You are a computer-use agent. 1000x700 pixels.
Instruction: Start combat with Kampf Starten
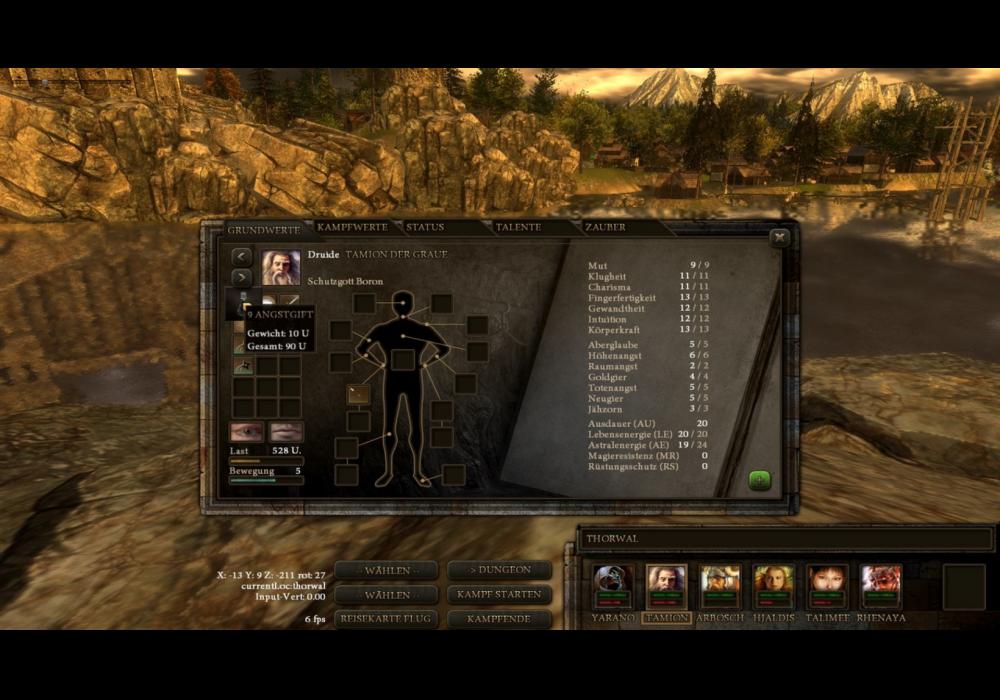499,594
